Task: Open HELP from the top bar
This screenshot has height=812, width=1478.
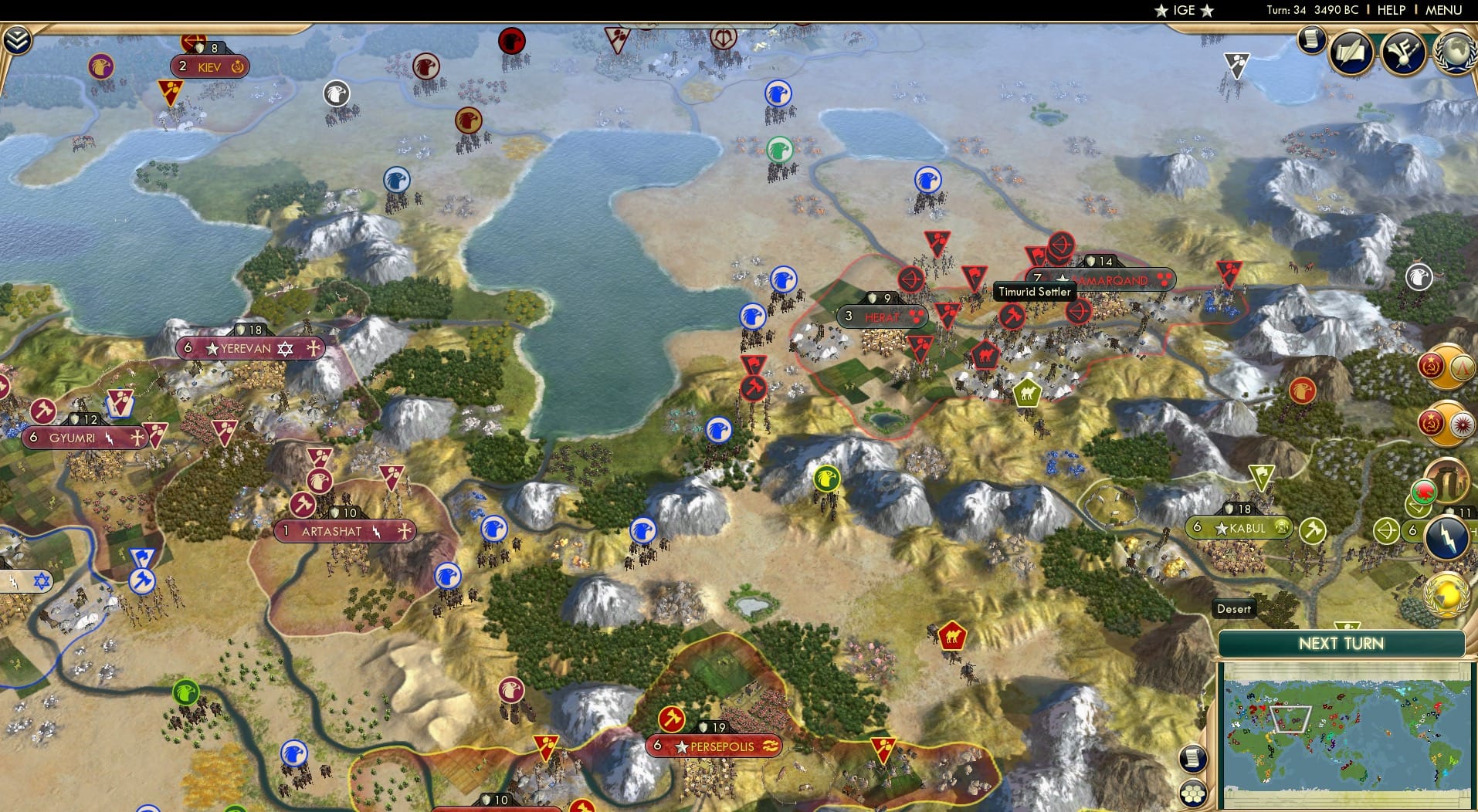Action: pos(1390,10)
